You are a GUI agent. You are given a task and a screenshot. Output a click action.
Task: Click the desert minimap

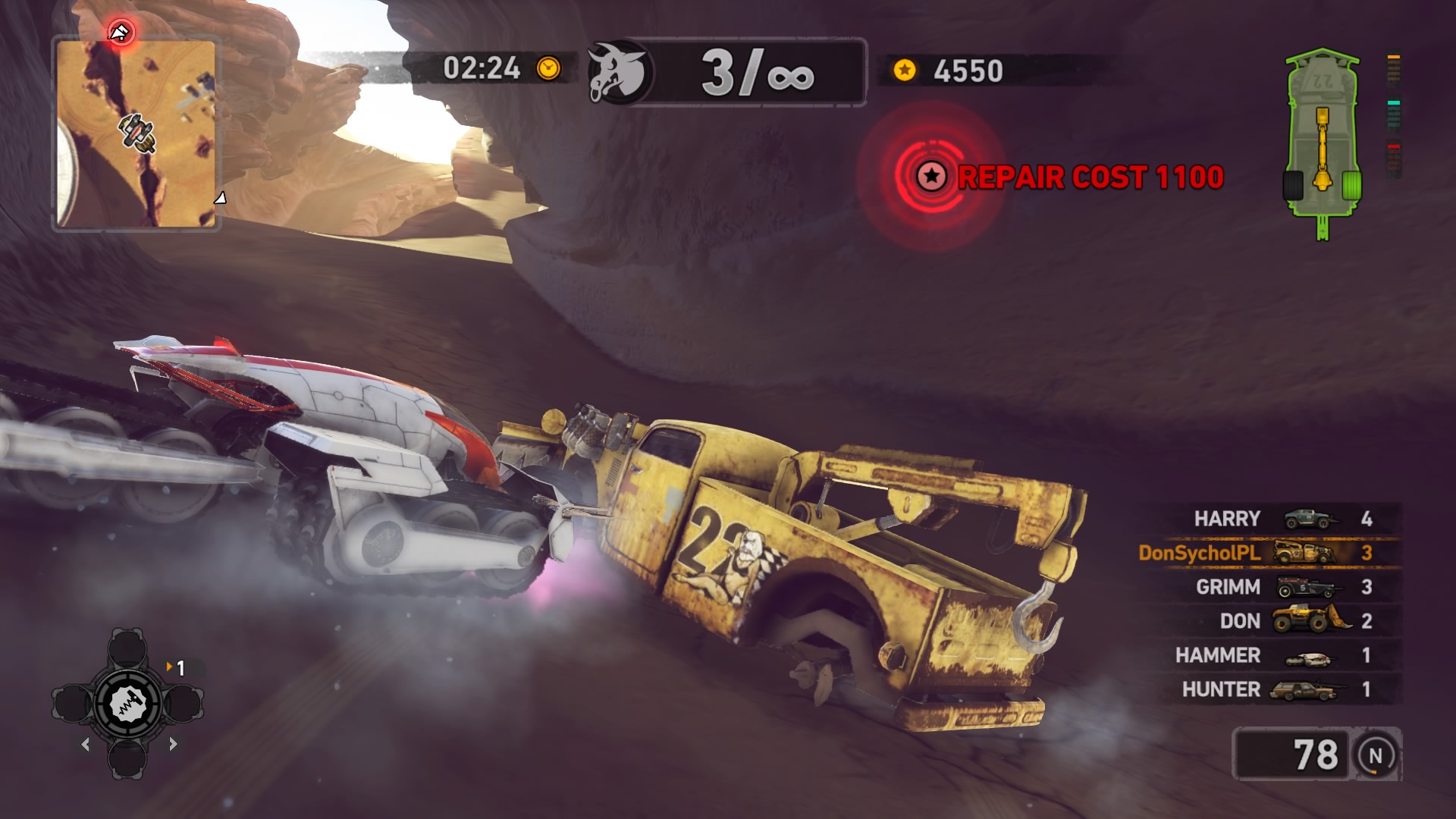click(136, 133)
